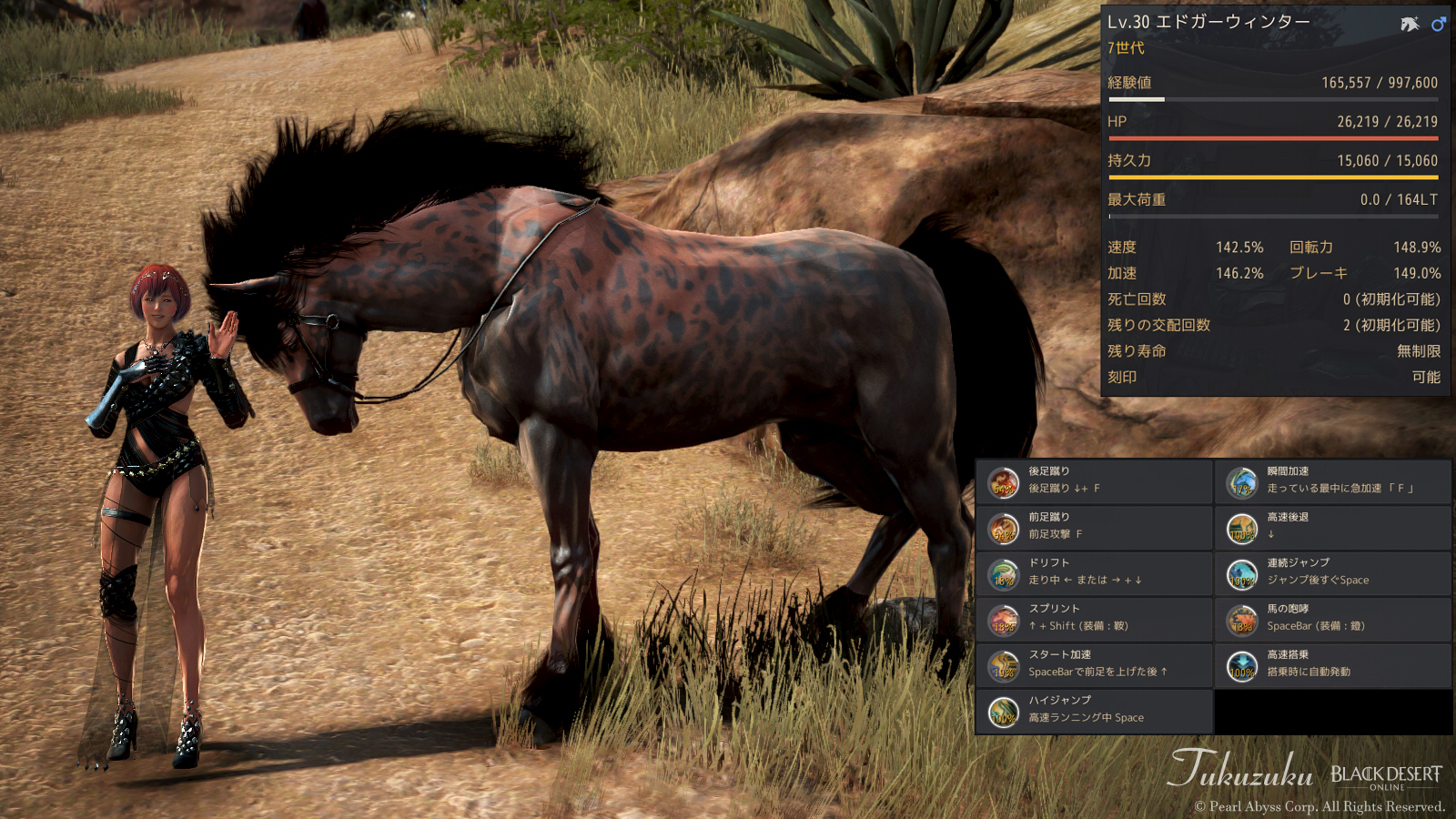
Task: Select the 前足蹴り (front kick) skill icon
Action: point(1003,527)
